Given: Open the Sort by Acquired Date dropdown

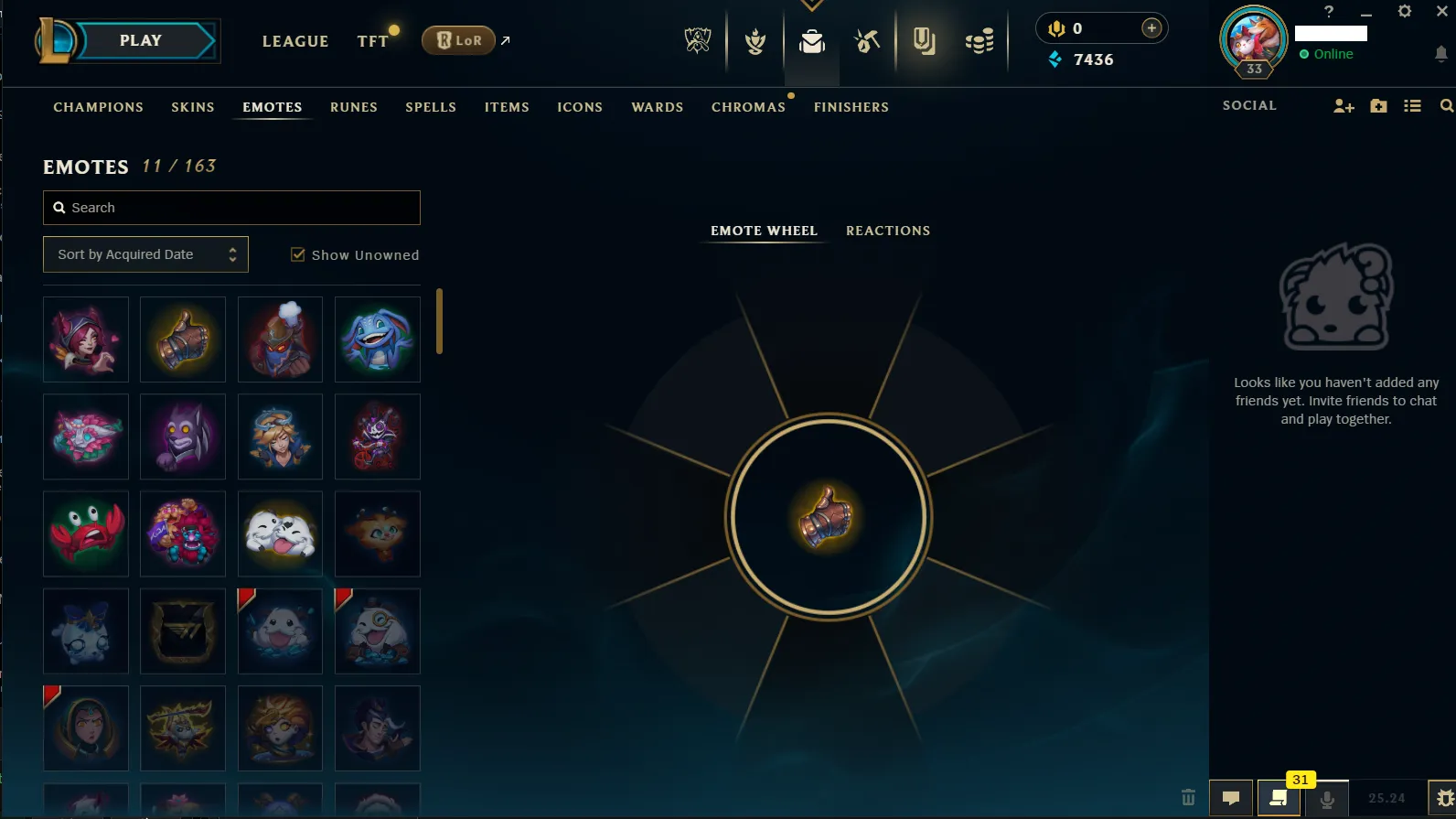Looking at the screenshot, I should (x=145, y=253).
